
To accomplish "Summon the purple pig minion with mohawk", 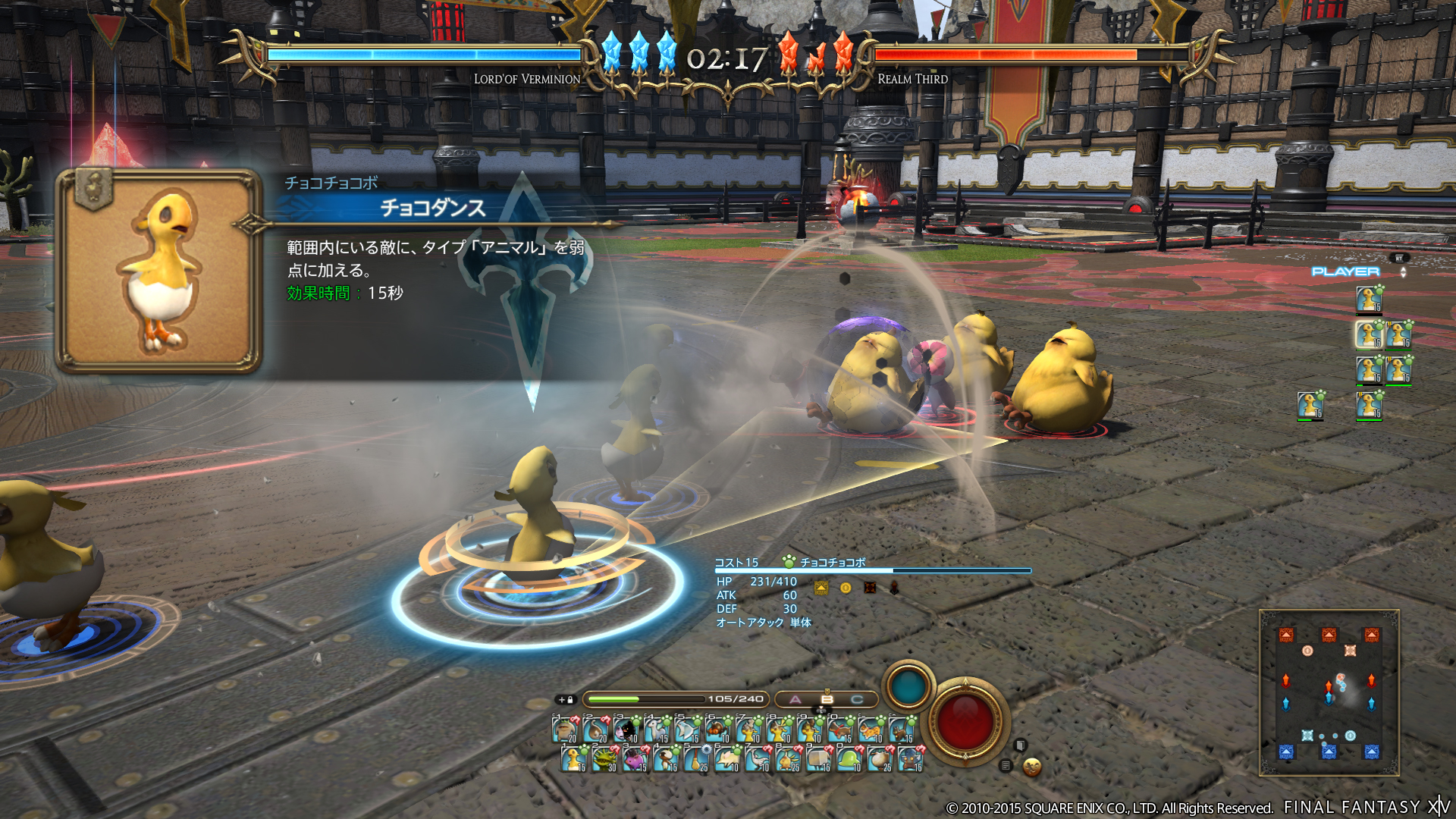I will [634, 758].
